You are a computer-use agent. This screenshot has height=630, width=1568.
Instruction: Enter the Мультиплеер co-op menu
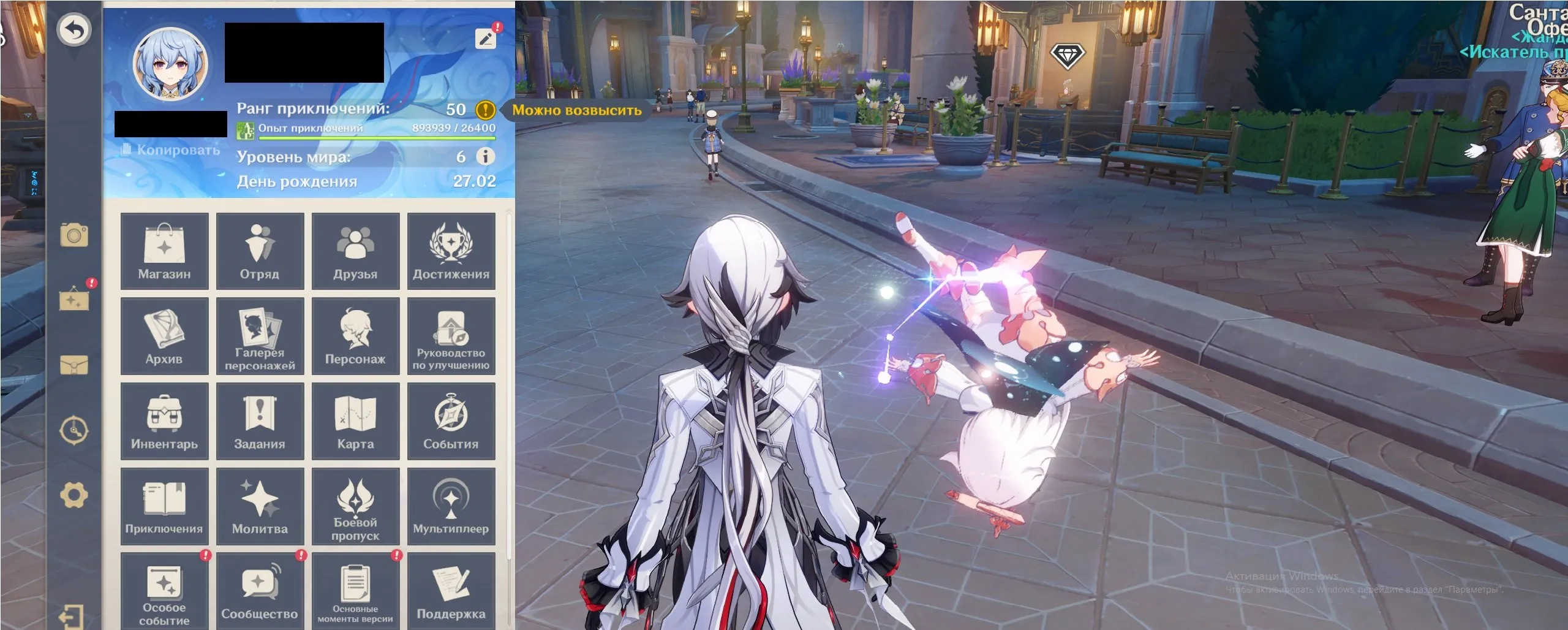click(x=451, y=507)
